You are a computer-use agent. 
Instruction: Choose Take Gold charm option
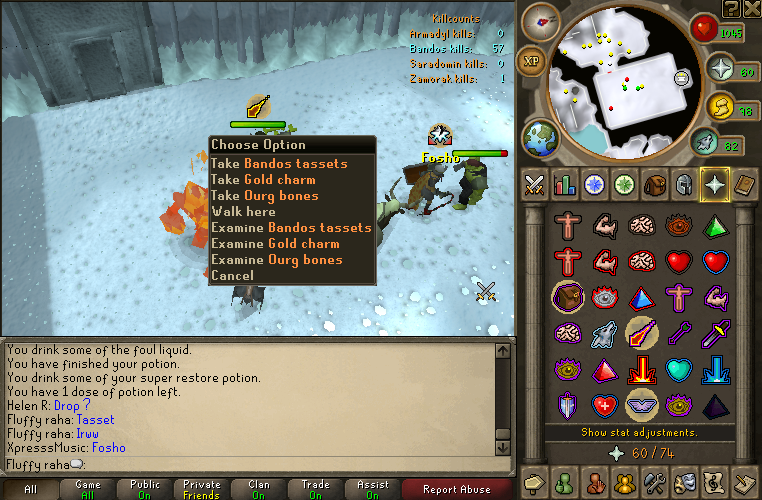pyautogui.click(x=263, y=180)
